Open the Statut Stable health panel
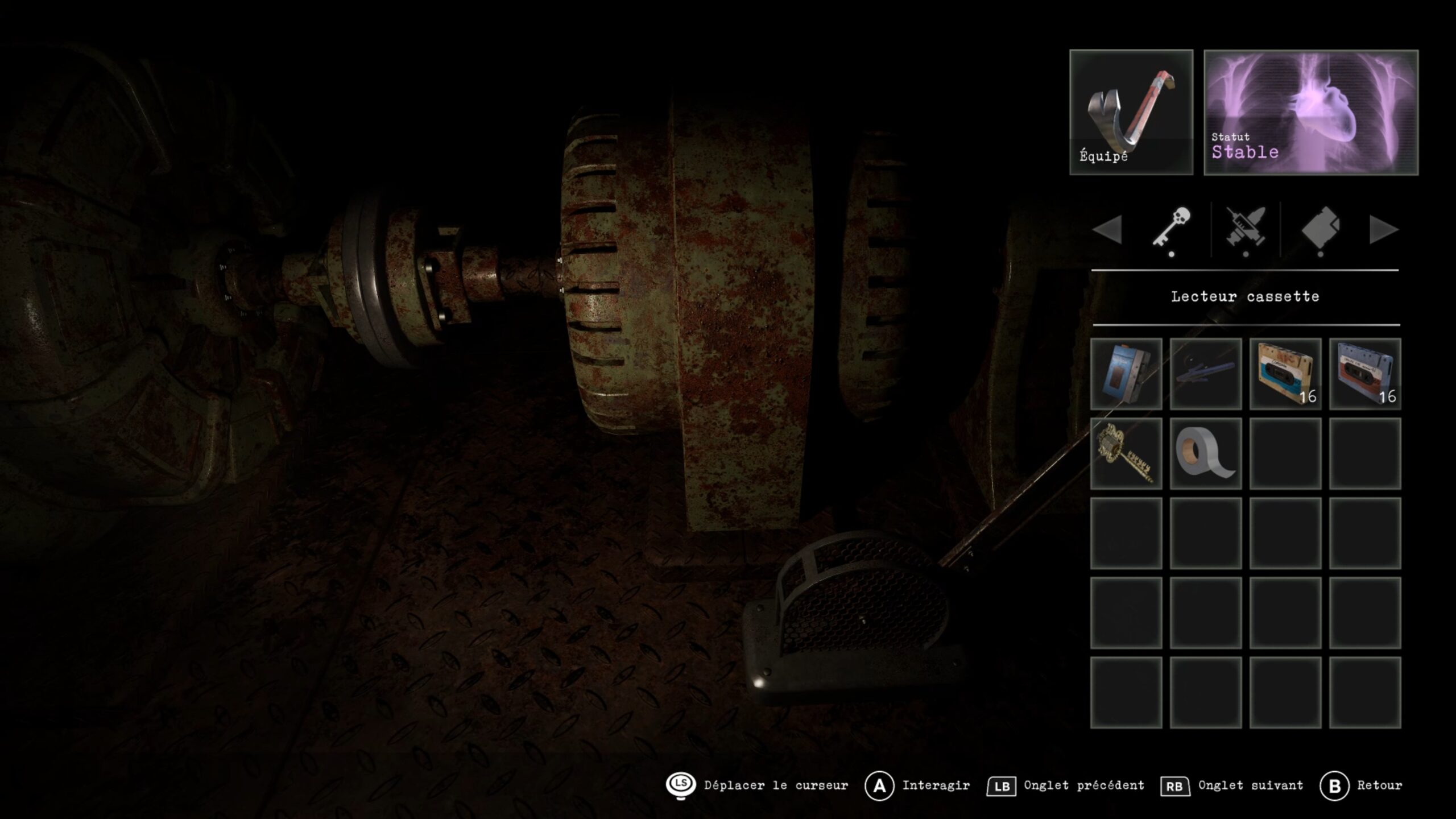Image resolution: width=1456 pixels, height=819 pixels. pos(1310,112)
